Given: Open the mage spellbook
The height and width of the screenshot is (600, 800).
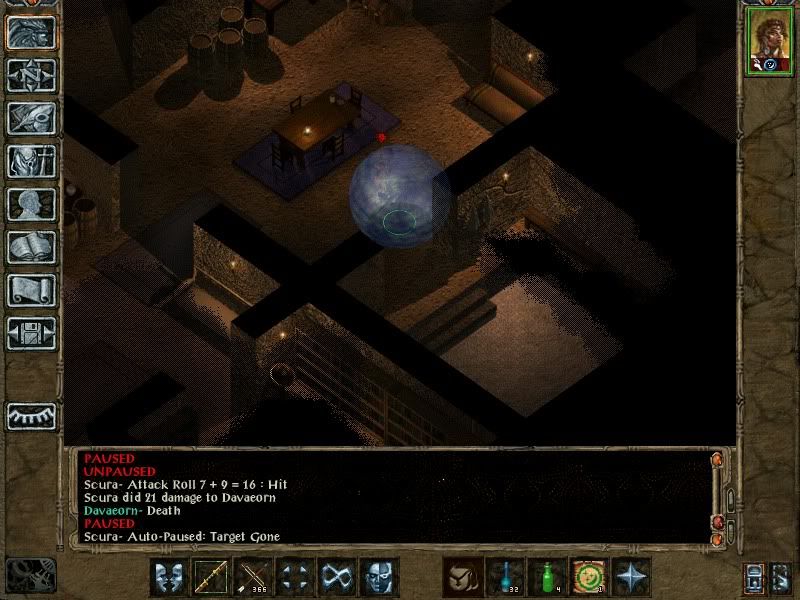Looking at the screenshot, I should (31, 247).
